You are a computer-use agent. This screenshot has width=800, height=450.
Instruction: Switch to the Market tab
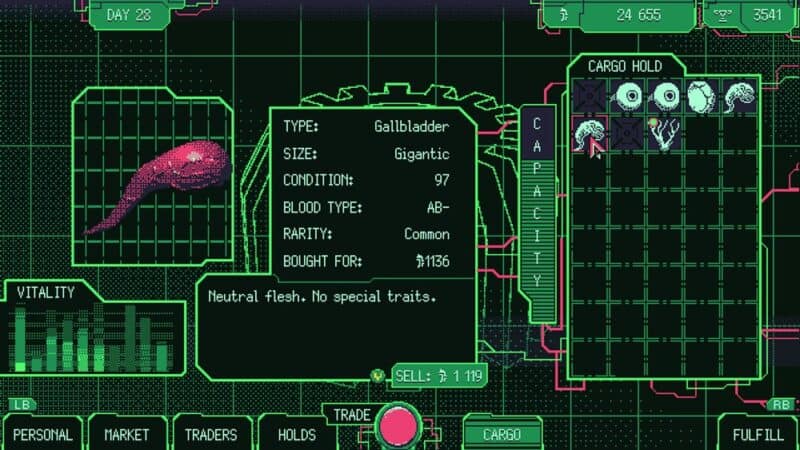tap(127, 434)
